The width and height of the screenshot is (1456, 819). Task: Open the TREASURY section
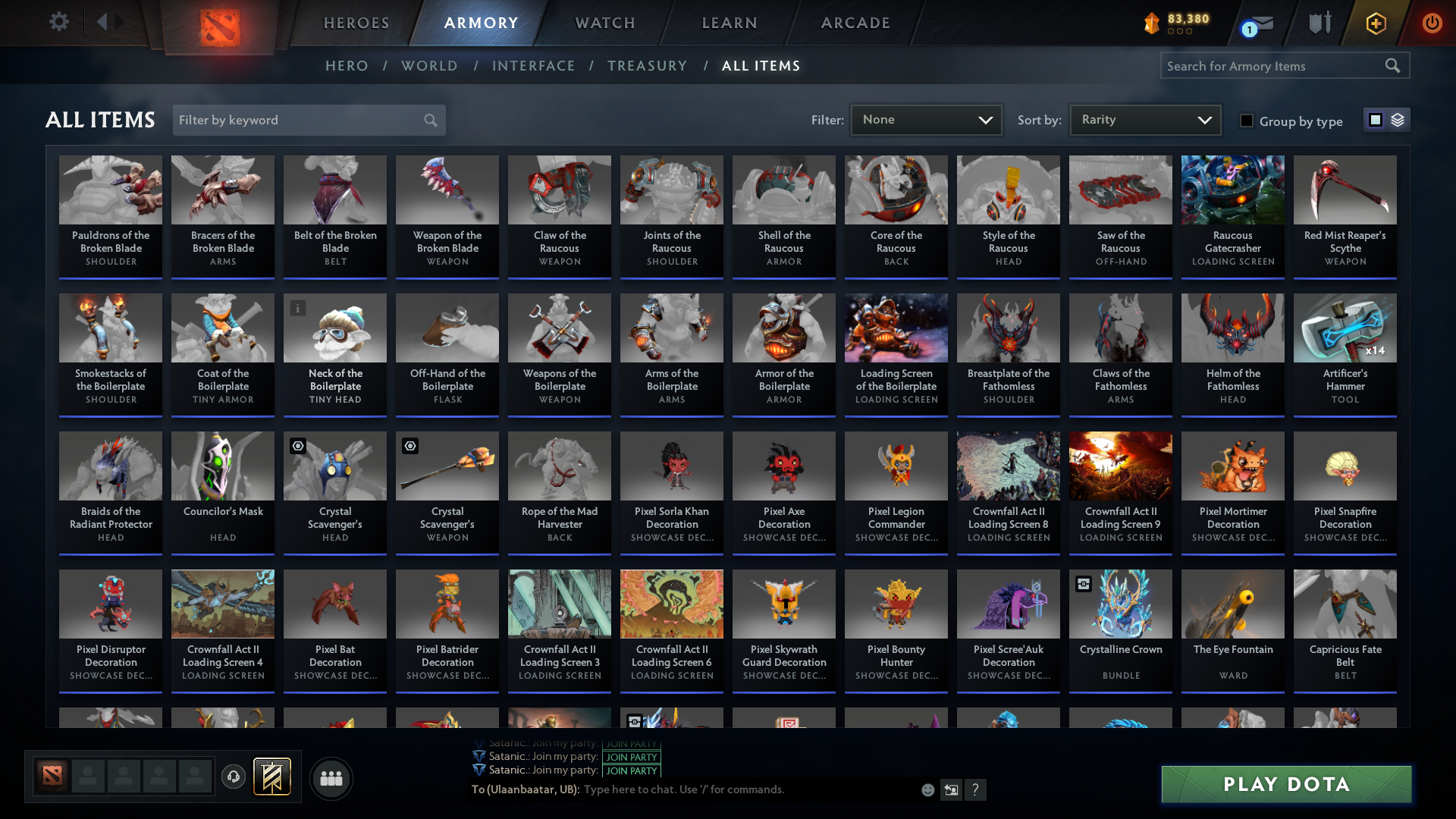point(647,66)
